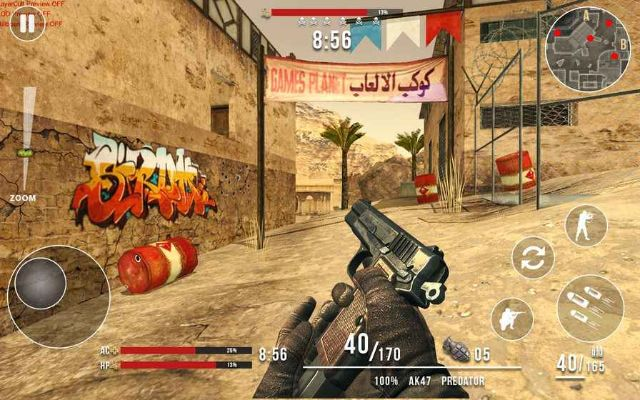Viewport: 640px width, 400px height.
Task: Switch weapon with the circular arrows button
Action: tap(533, 258)
